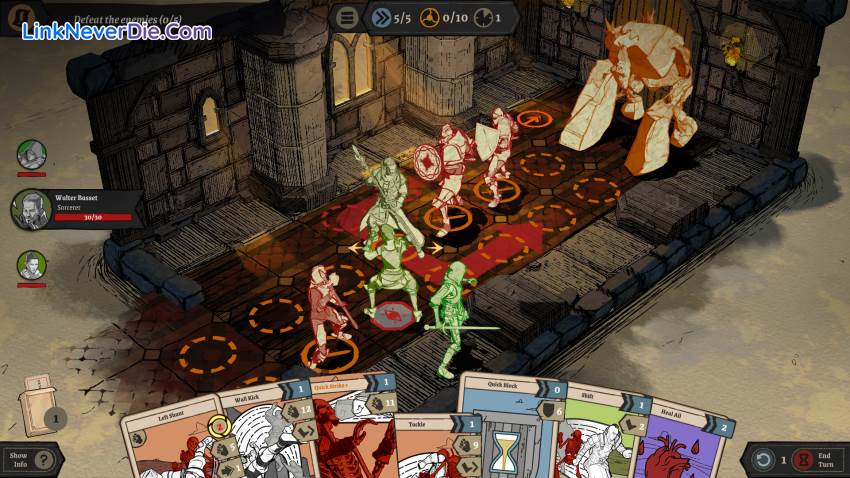Open the draw pile deck
The width and height of the screenshot is (850, 478).
tap(38, 405)
